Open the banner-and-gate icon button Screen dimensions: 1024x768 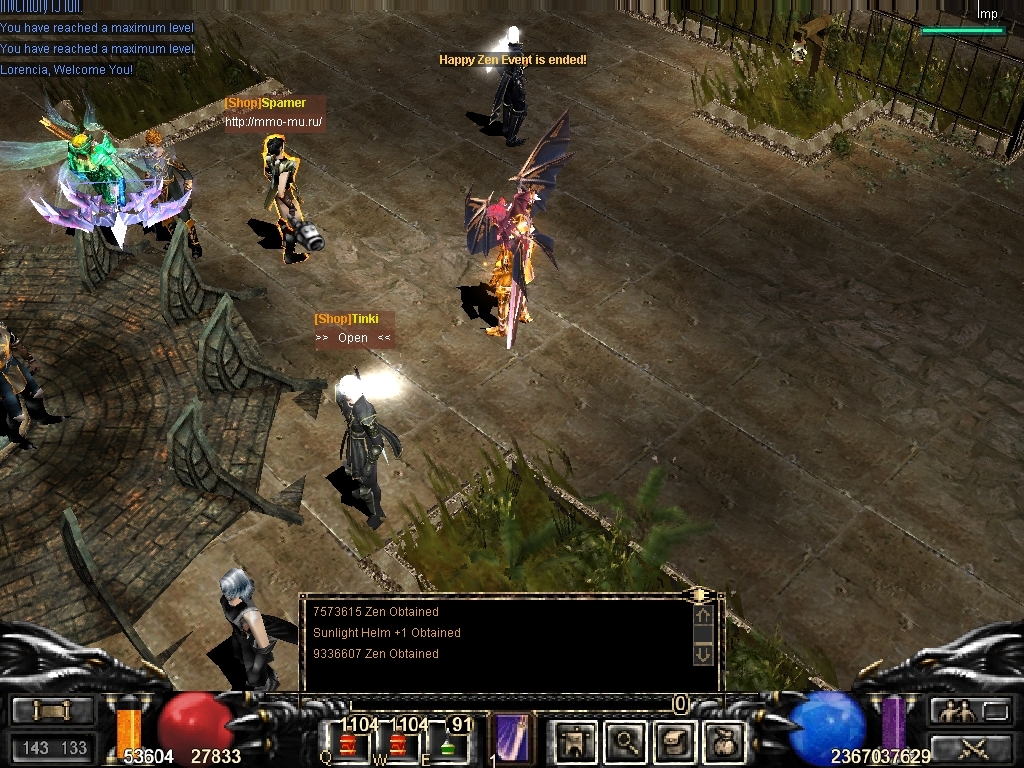[576, 741]
